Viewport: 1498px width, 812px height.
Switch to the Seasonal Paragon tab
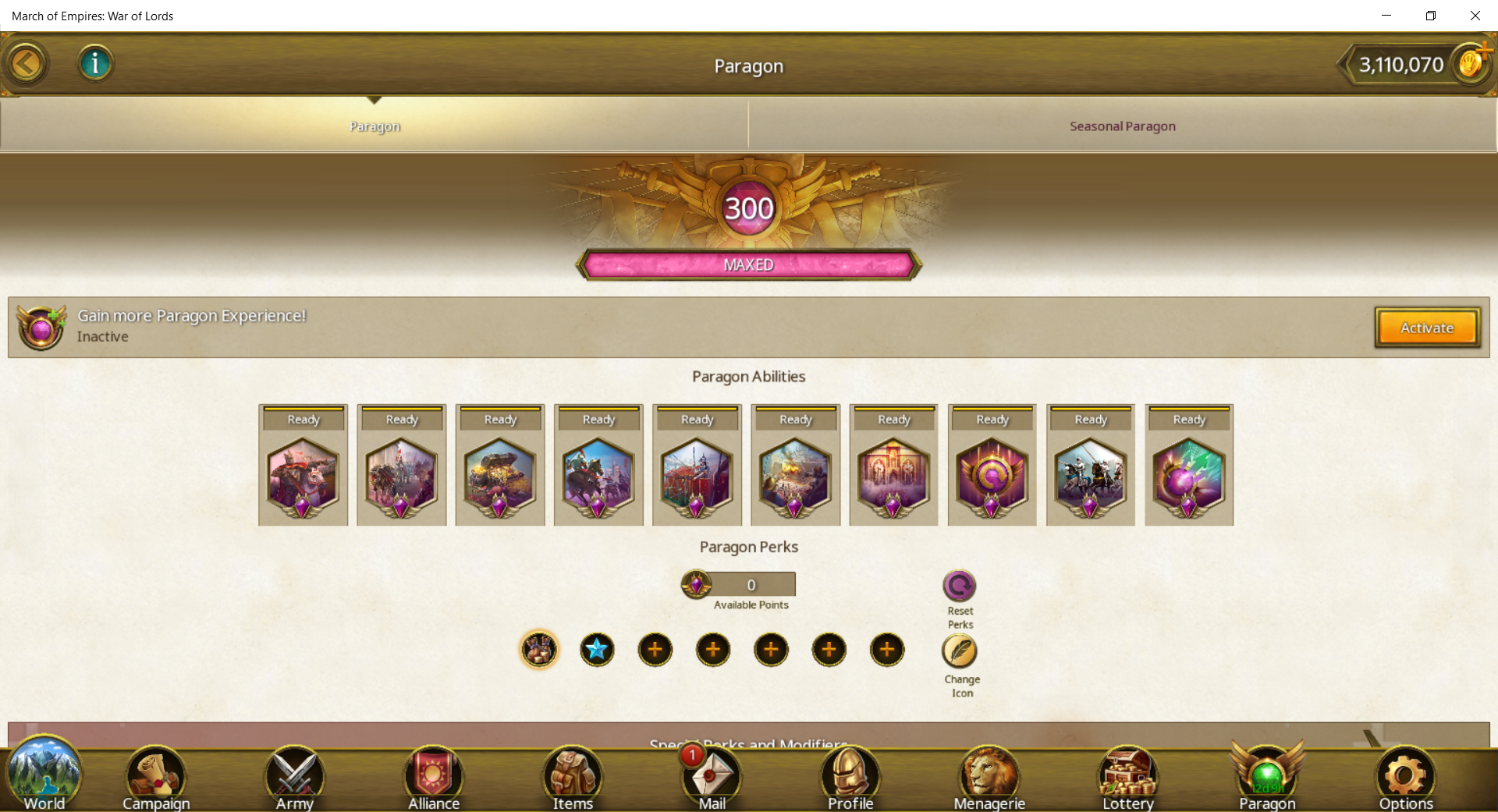1122,126
